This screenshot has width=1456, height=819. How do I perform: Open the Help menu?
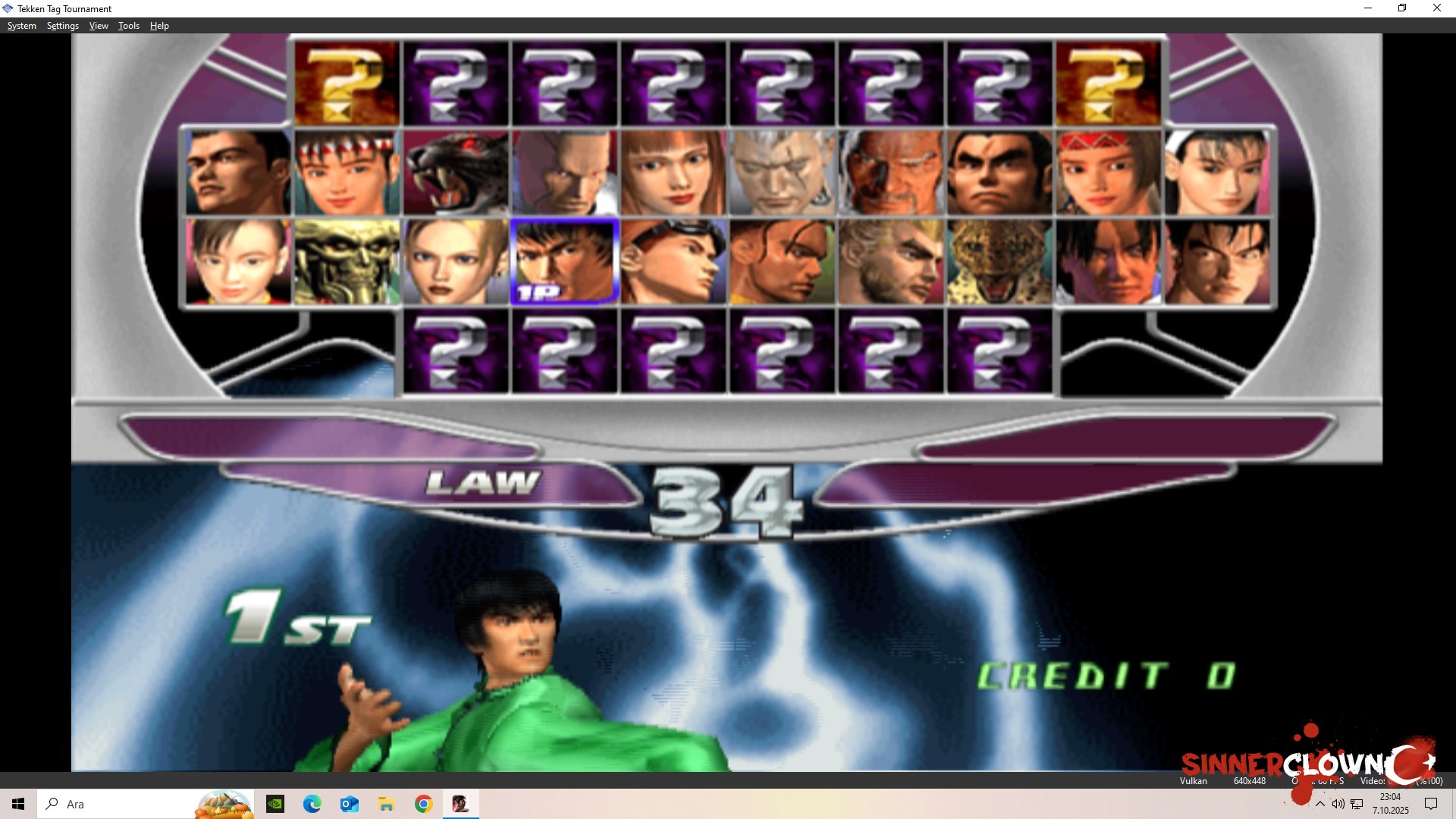tap(159, 25)
